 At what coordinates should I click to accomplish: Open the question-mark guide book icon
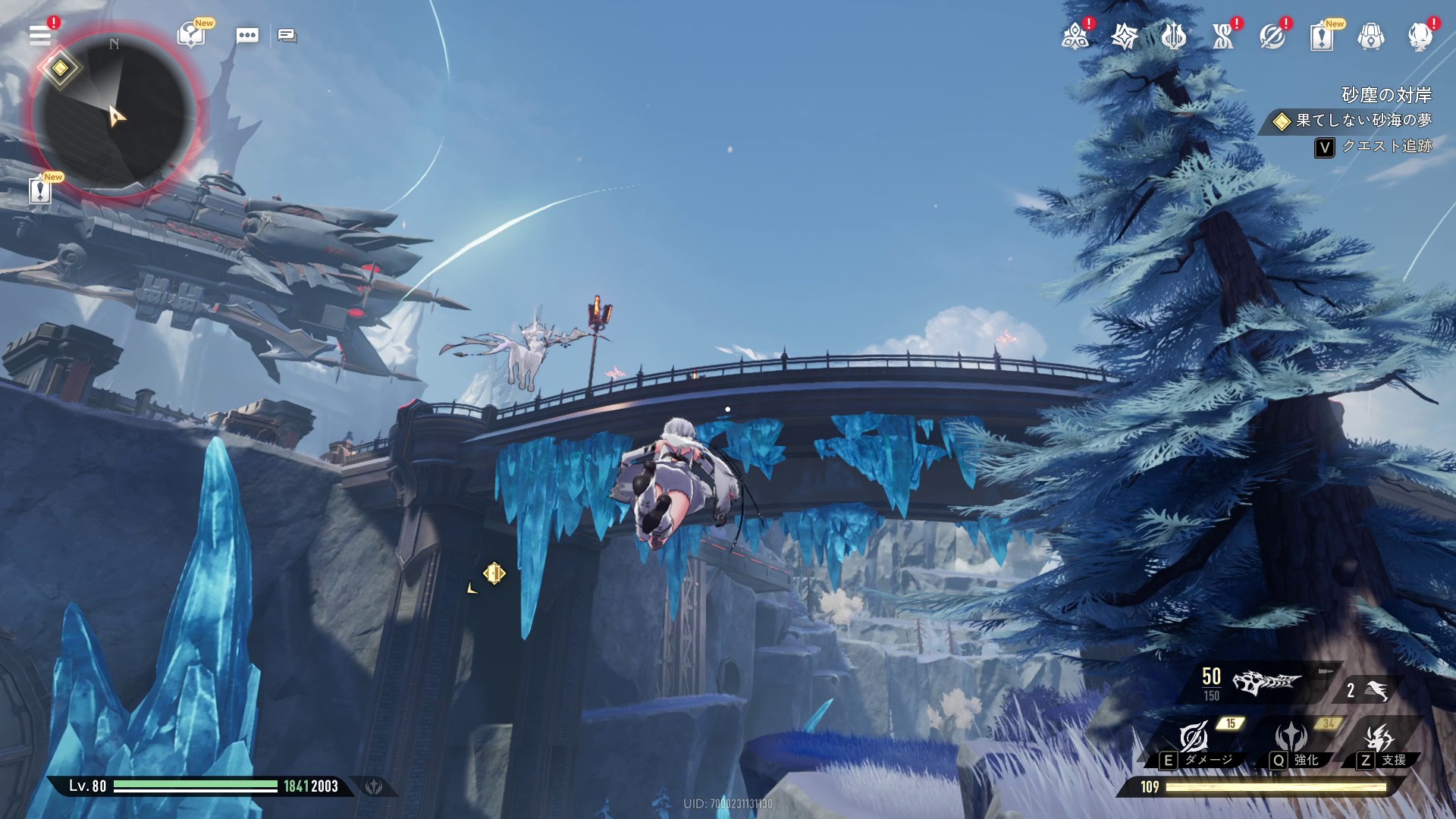191,35
